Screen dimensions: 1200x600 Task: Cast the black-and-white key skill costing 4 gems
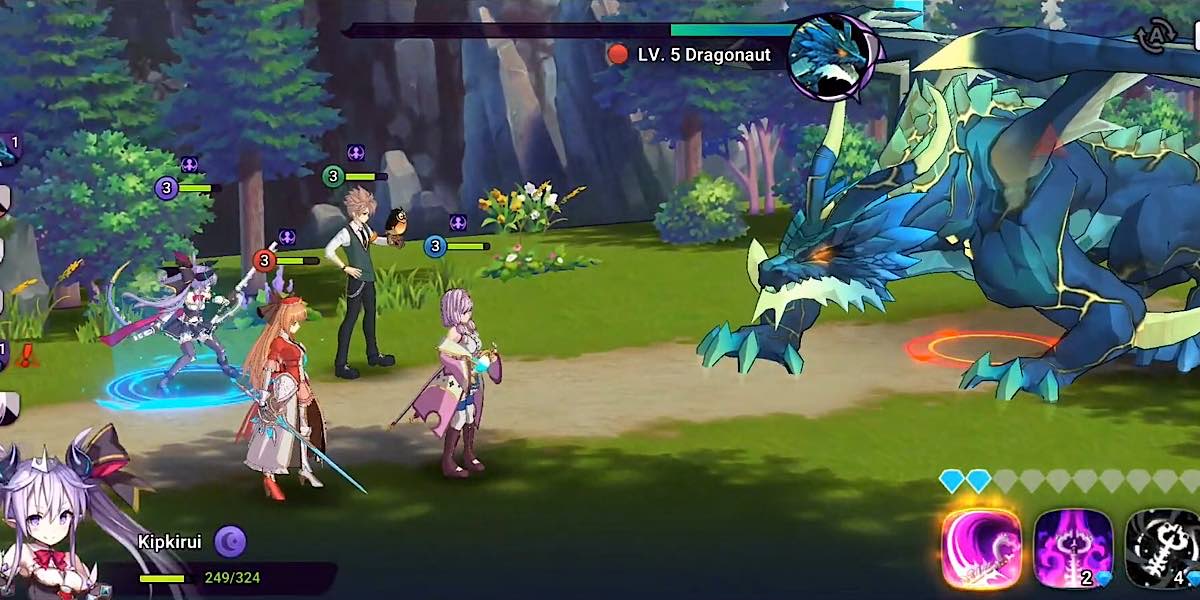[x=1163, y=548]
